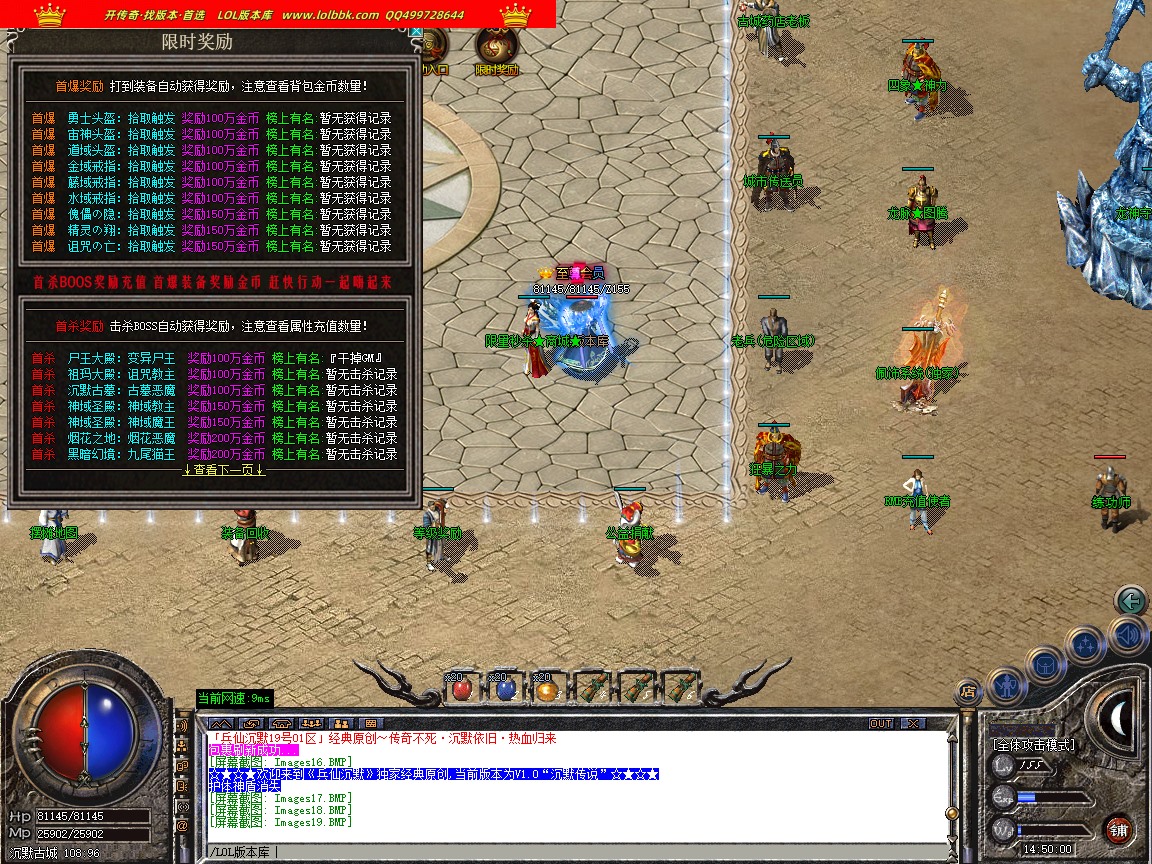This screenshot has width=1152, height=864.
Task: View next page via 查看下一页
Action: tap(224, 469)
